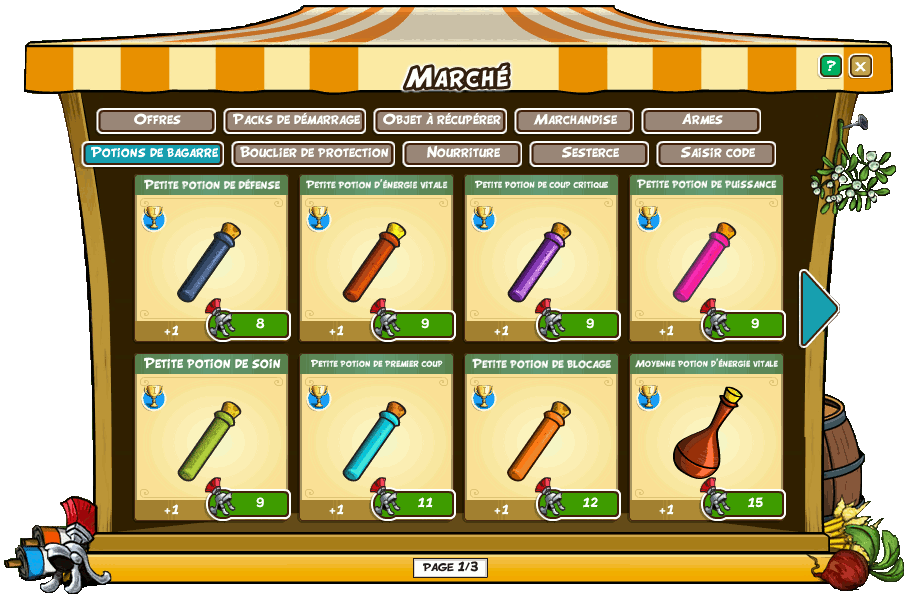Switch to the Nourriture tab
This screenshot has width=906, height=600.
[462, 153]
